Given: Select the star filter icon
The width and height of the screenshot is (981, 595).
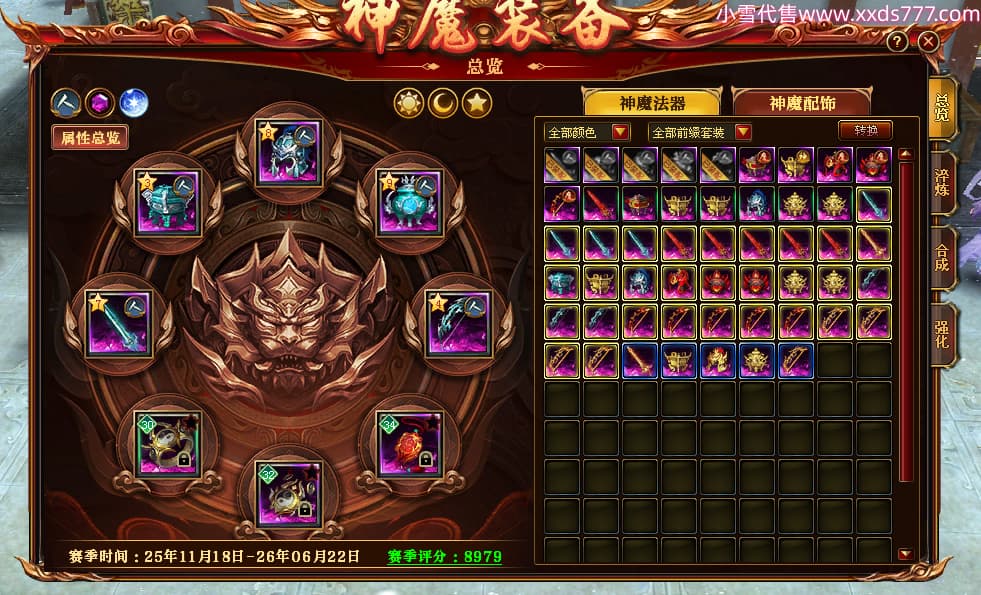Looking at the screenshot, I should coord(477,101).
